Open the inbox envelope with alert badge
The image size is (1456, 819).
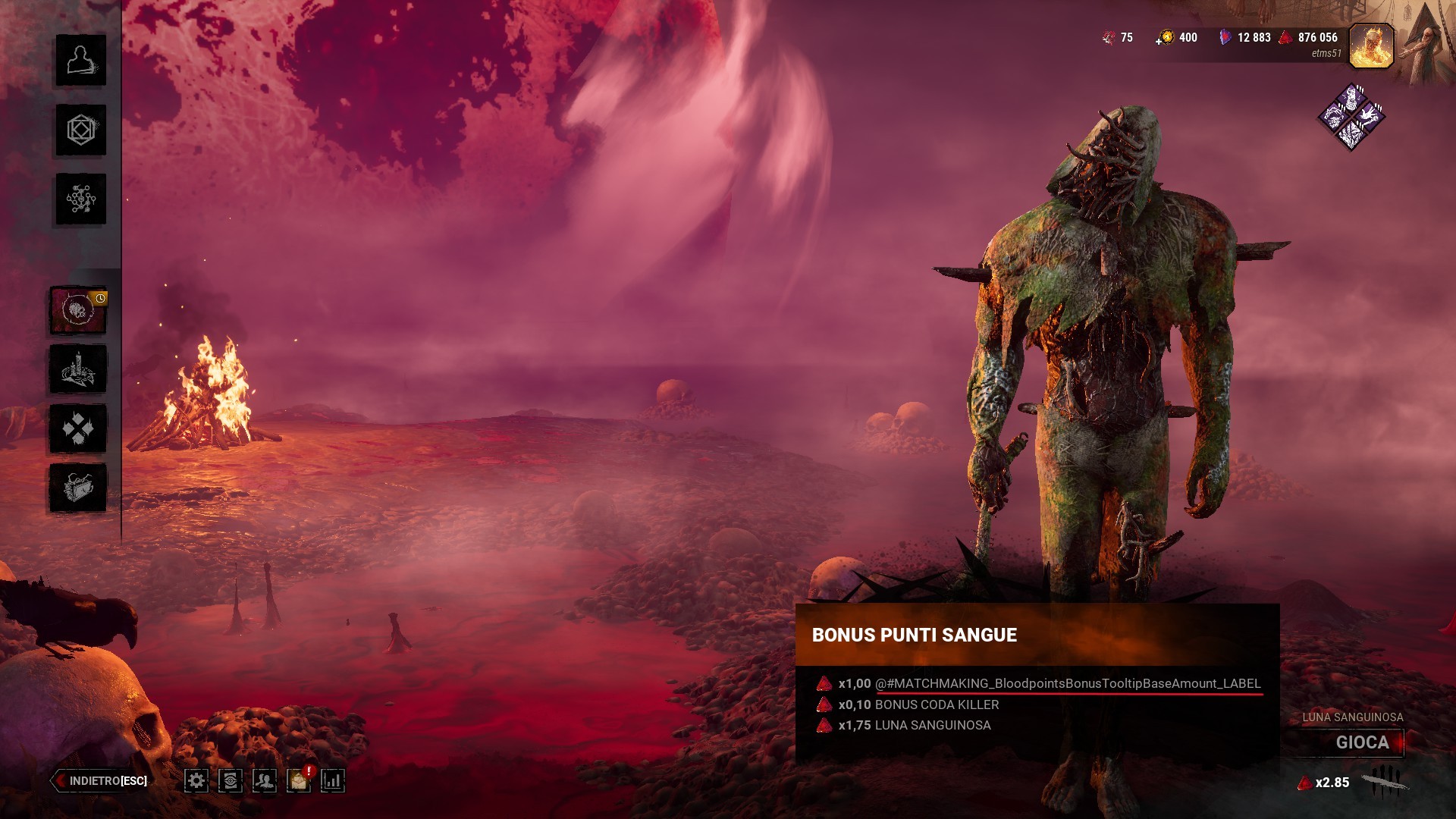(x=299, y=780)
